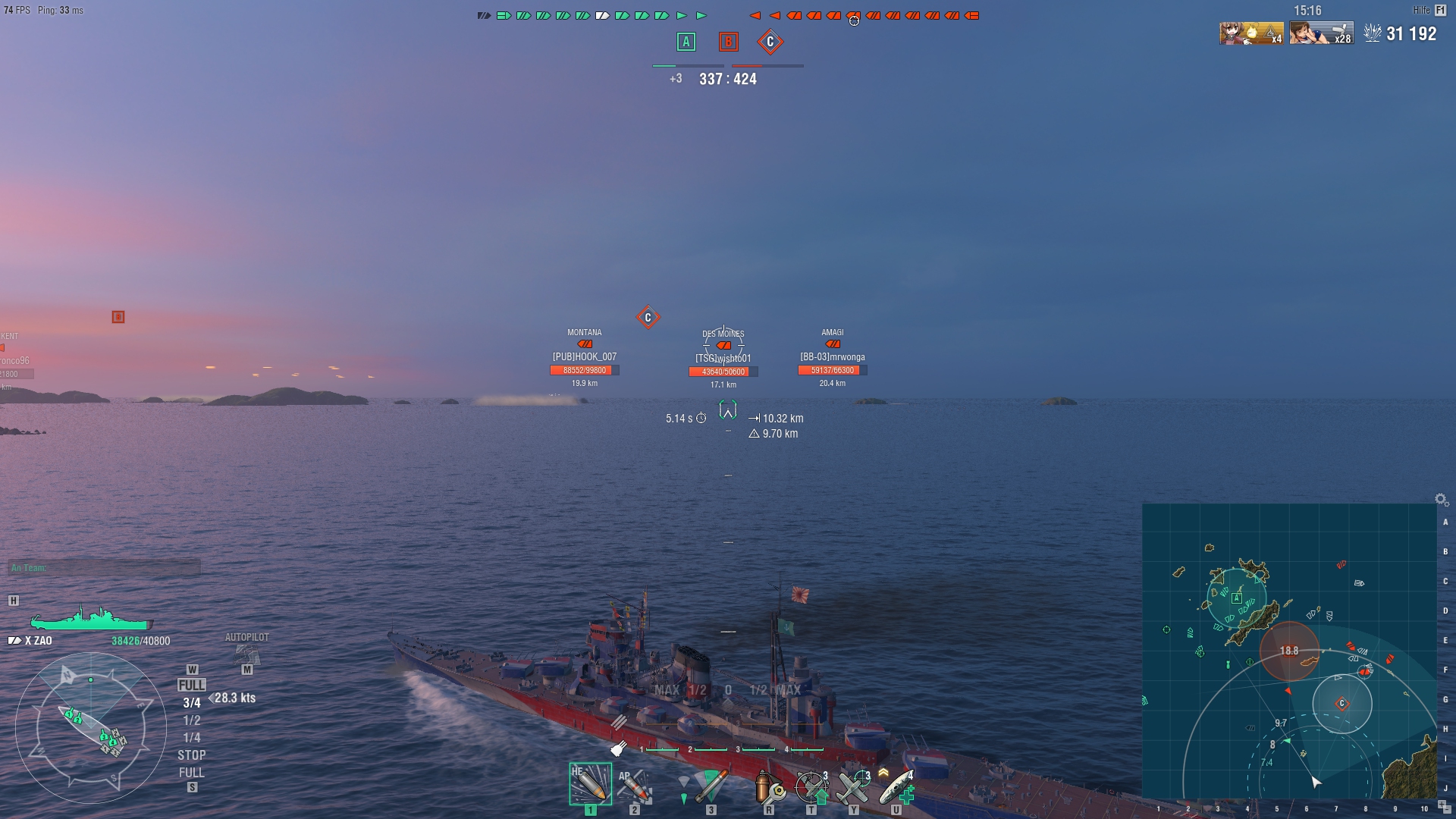Screen dimensions: 1456x819
Task: Open help via the Hilfe F1 button
Action: tap(1429, 11)
